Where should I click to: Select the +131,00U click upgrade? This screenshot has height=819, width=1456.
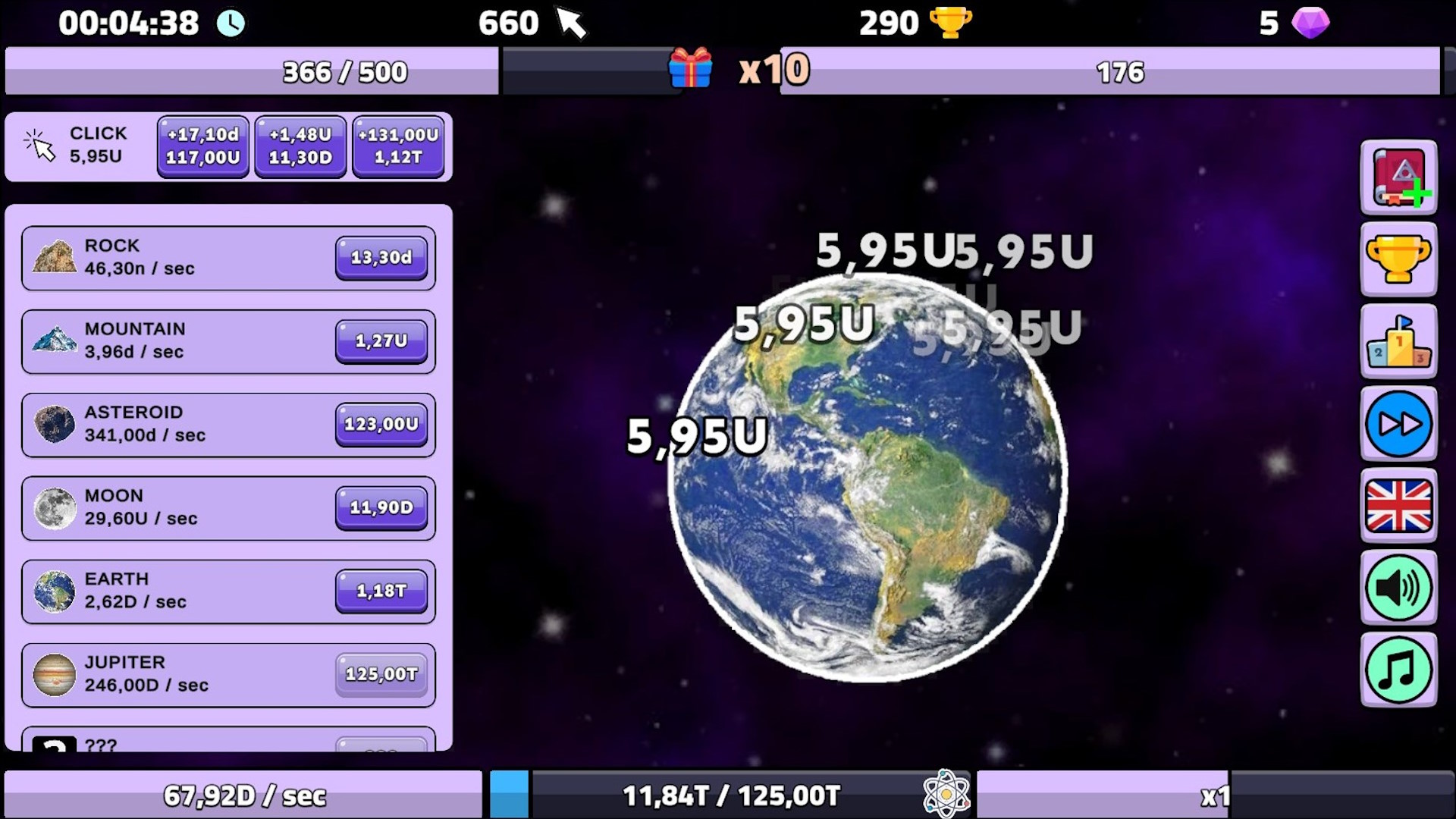[x=398, y=146]
